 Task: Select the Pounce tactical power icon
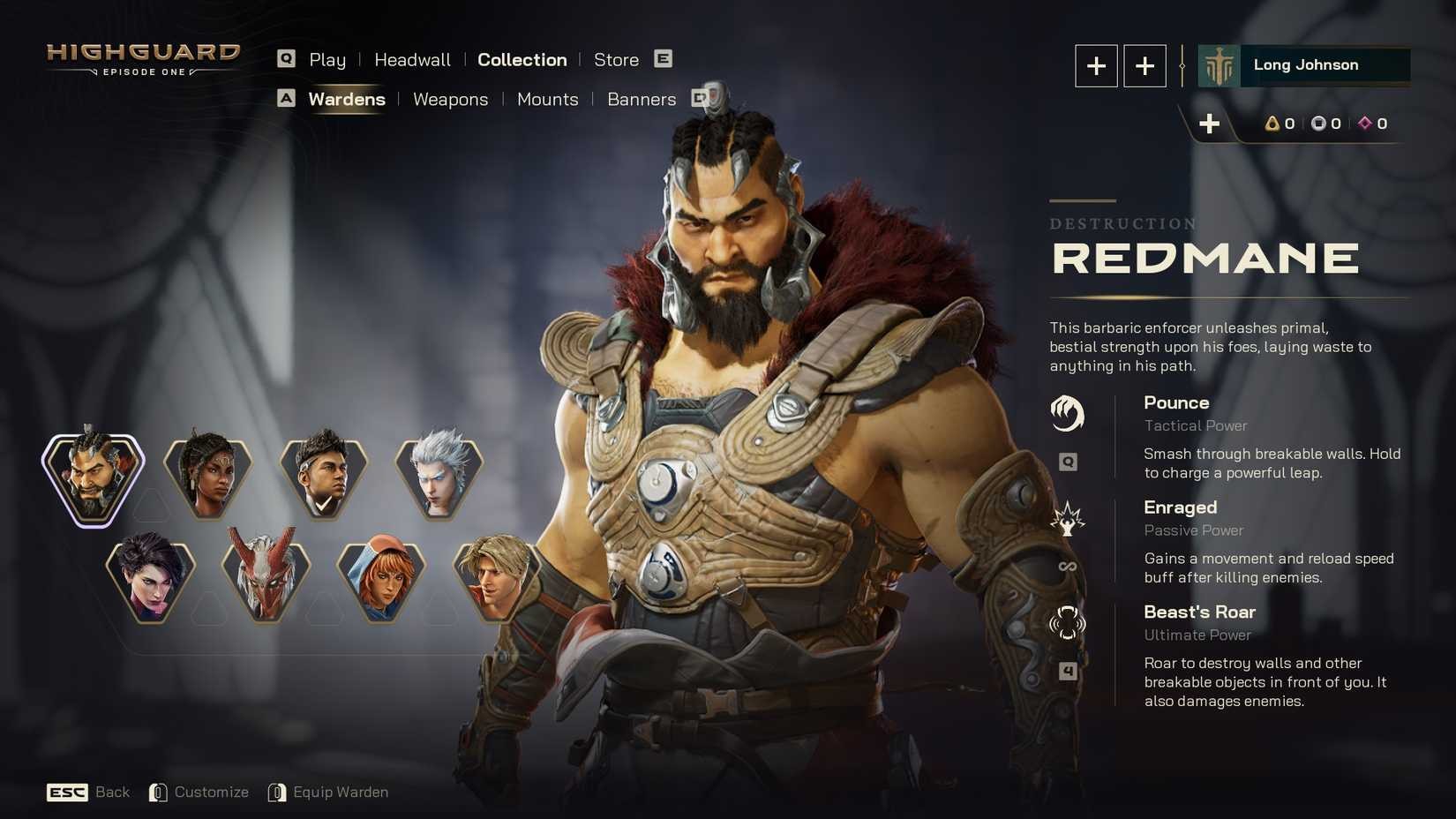1068,413
